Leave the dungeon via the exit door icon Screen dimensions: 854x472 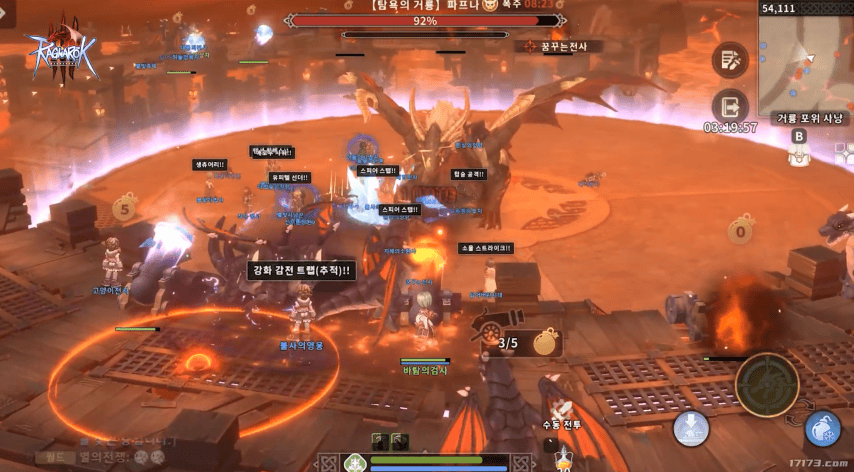[x=730, y=106]
